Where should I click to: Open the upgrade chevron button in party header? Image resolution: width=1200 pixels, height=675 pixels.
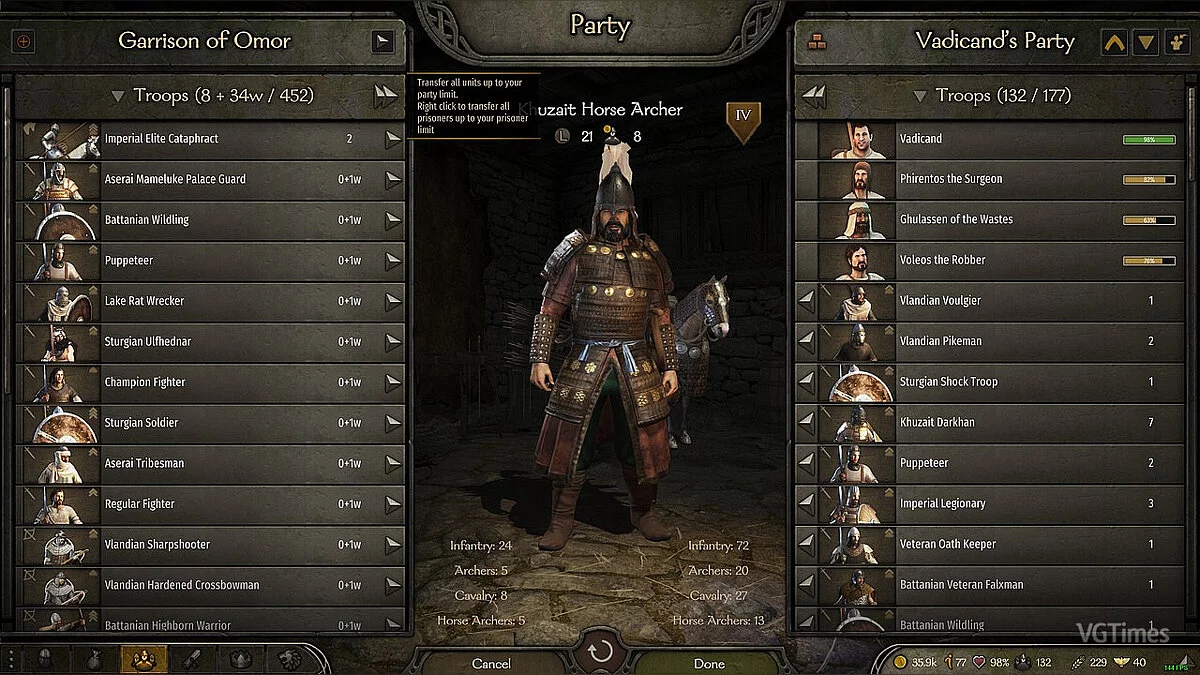[x=1114, y=42]
